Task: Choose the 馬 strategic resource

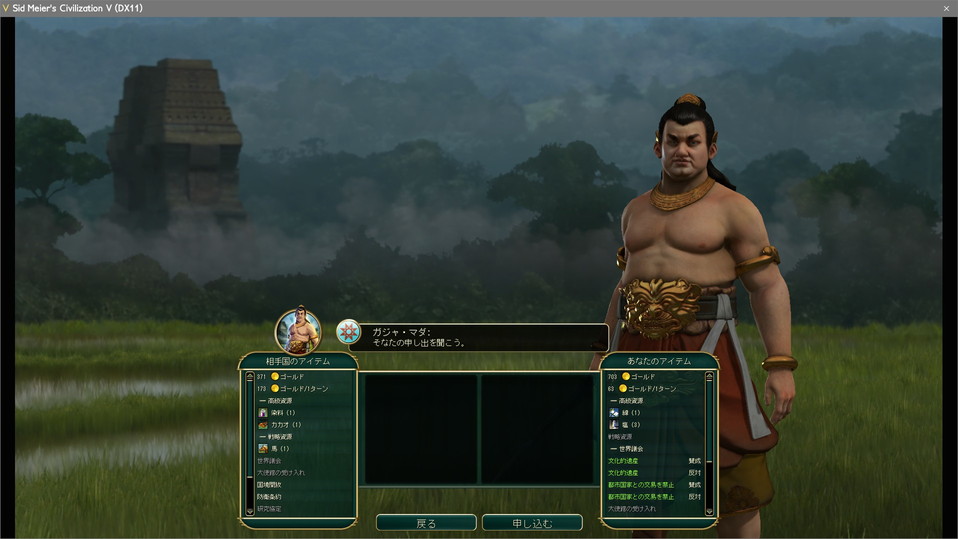Action: [x=280, y=448]
